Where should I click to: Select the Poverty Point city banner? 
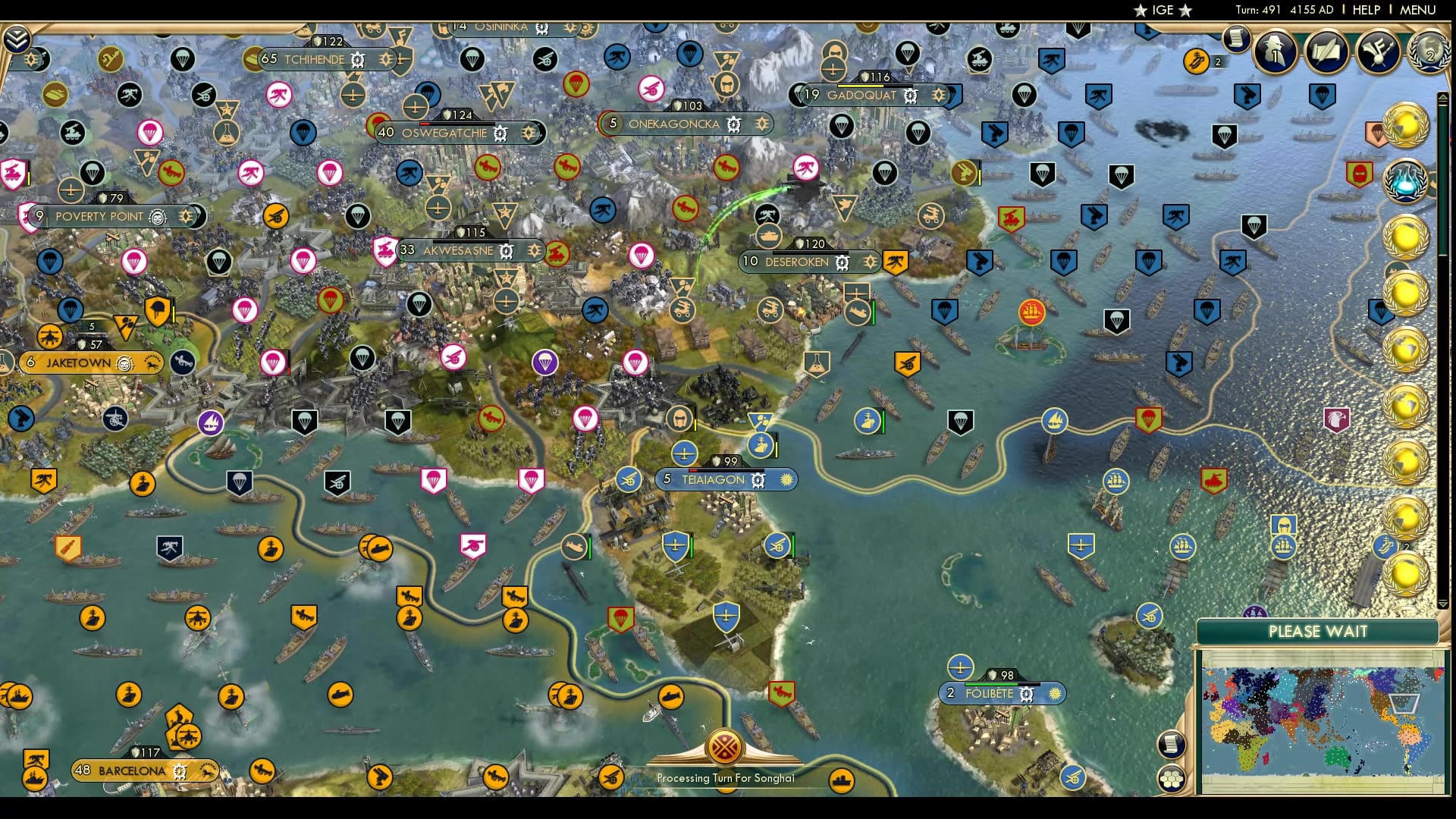[99, 216]
